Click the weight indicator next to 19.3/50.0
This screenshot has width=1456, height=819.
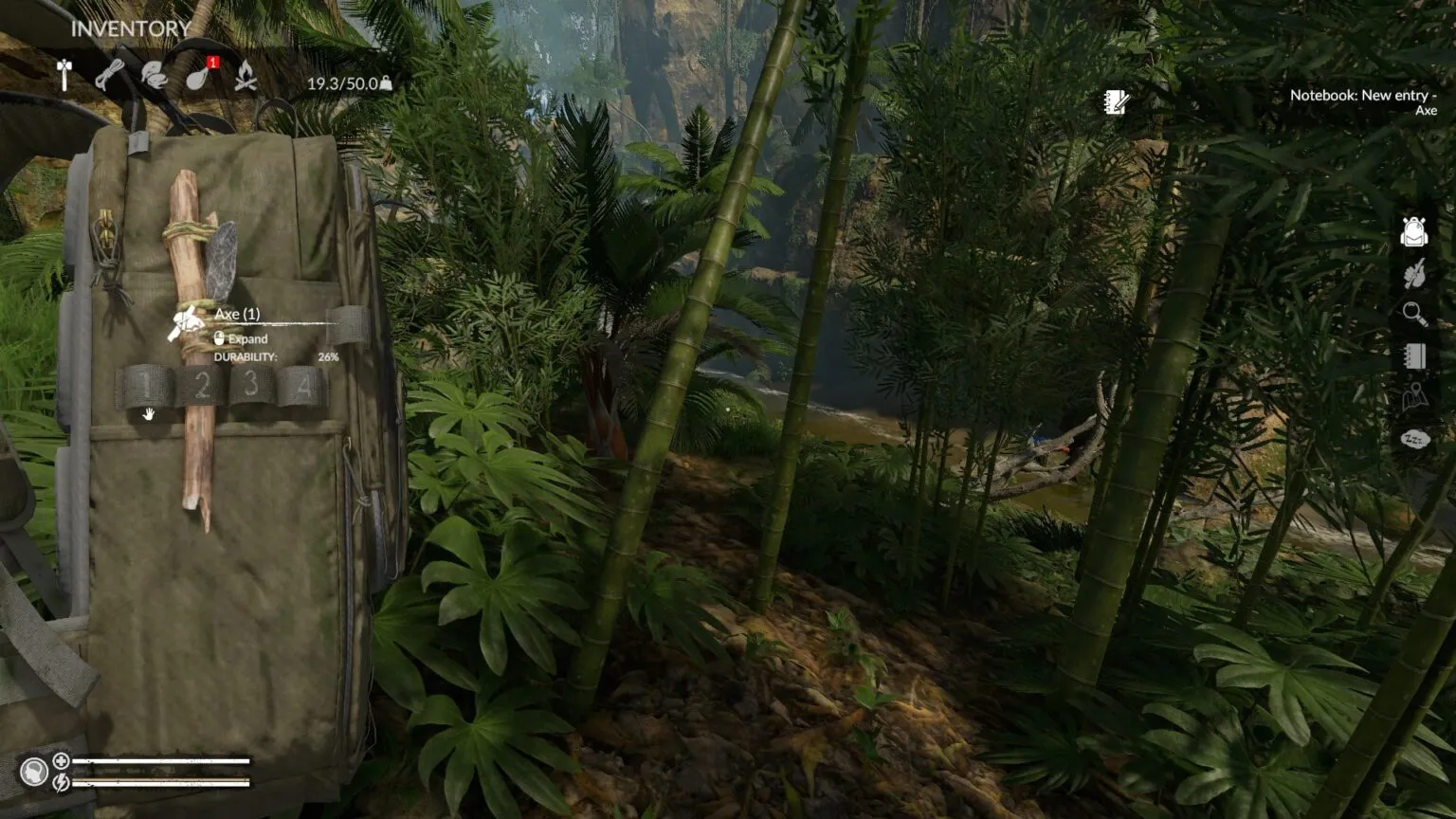pos(387,82)
